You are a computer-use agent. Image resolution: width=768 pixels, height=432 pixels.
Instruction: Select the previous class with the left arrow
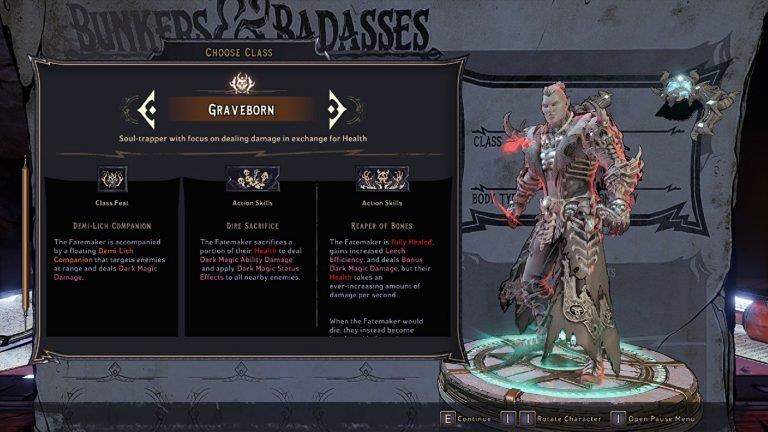(147, 107)
